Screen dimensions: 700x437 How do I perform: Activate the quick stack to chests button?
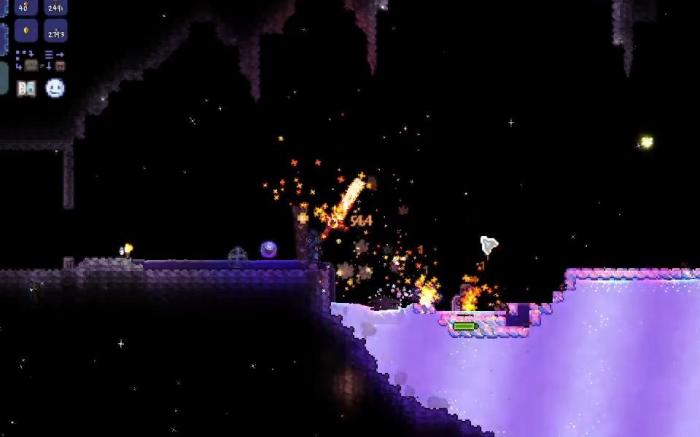pos(26,60)
